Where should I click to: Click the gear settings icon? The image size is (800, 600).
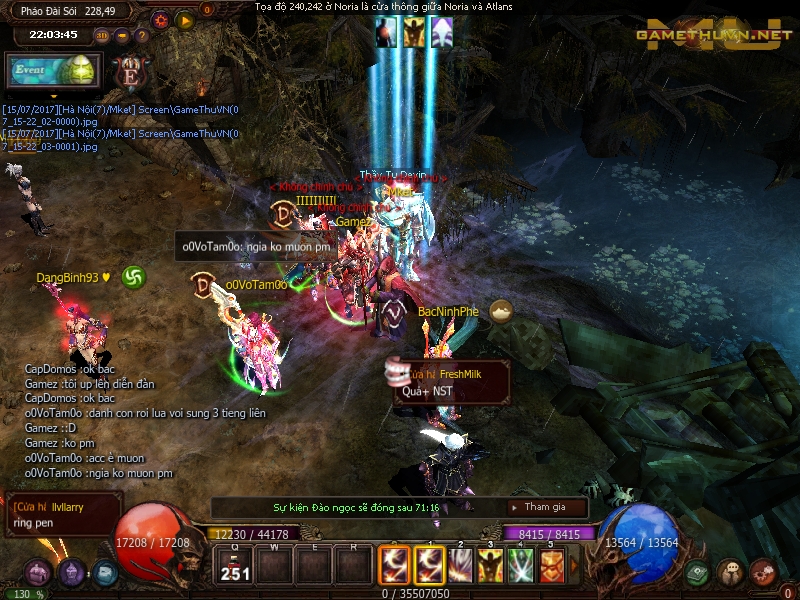(x=160, y=19)
